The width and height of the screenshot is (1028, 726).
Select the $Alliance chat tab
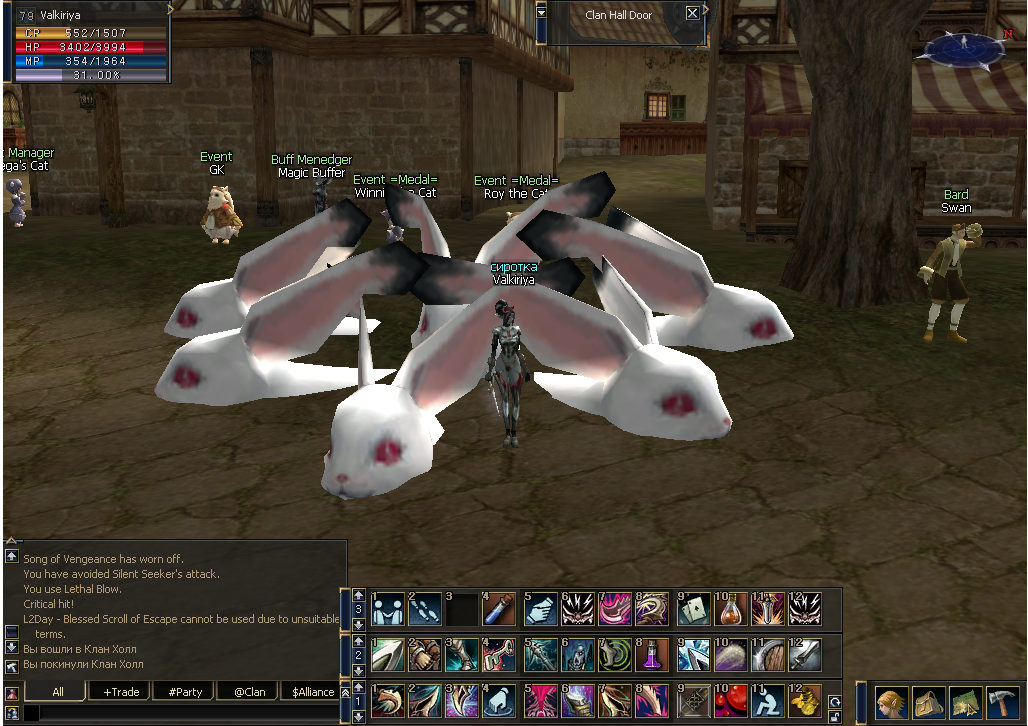(313, 691)
